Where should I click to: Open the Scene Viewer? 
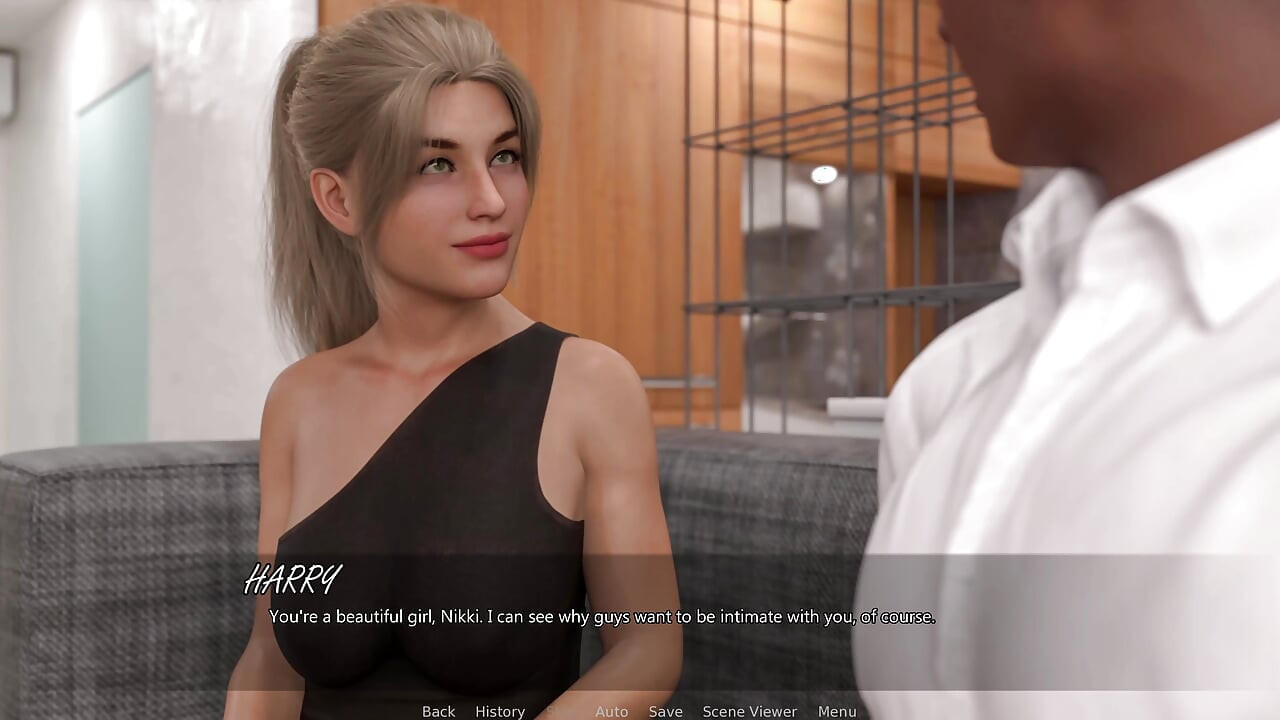[x=749, y=711]
